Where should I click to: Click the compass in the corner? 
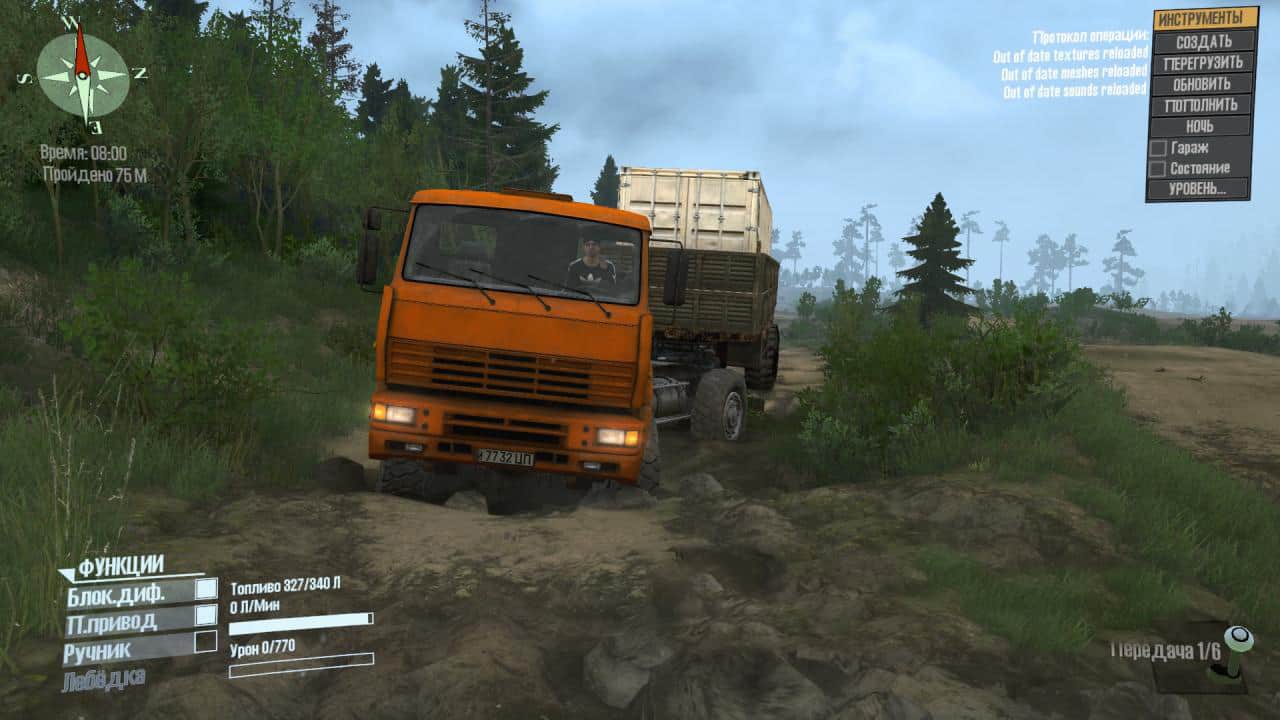83,74
